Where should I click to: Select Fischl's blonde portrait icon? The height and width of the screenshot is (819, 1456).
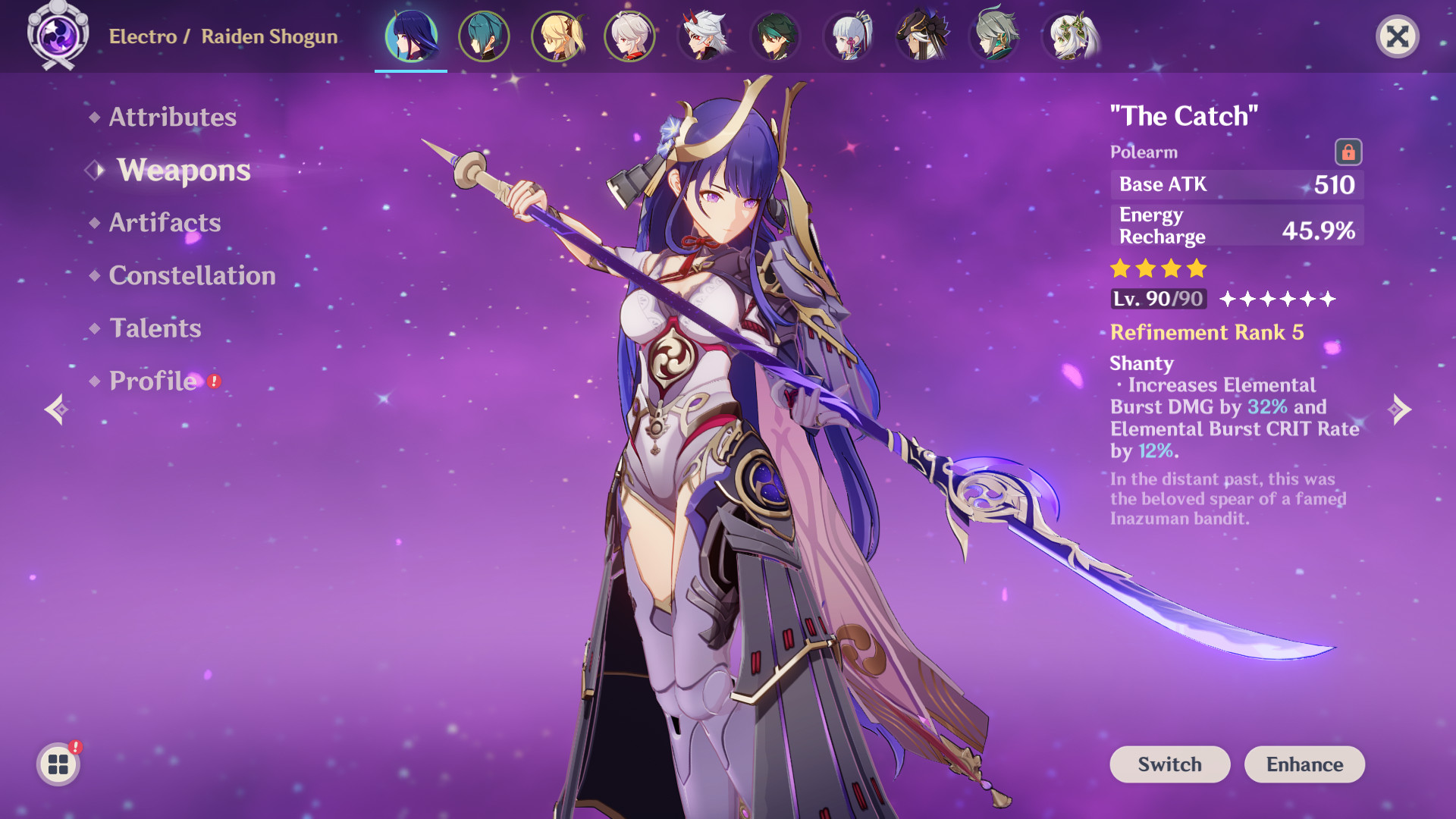tap(557, 36)
